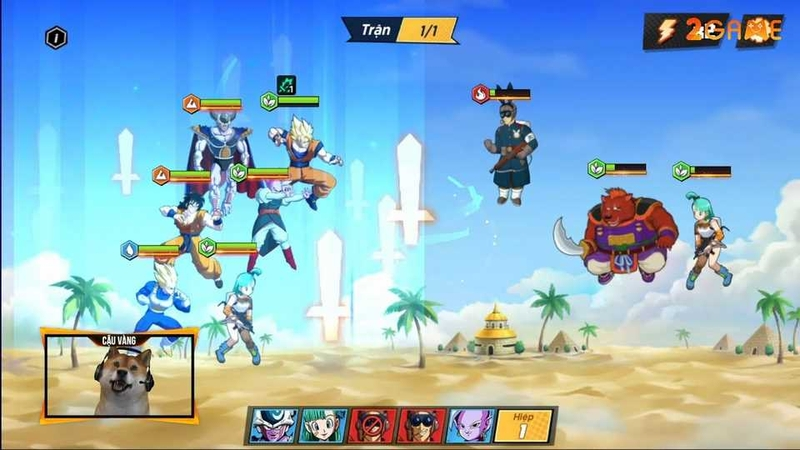Select the horned white-helmet fighter portrait
The image size is (800, 450).
point(271,426)
